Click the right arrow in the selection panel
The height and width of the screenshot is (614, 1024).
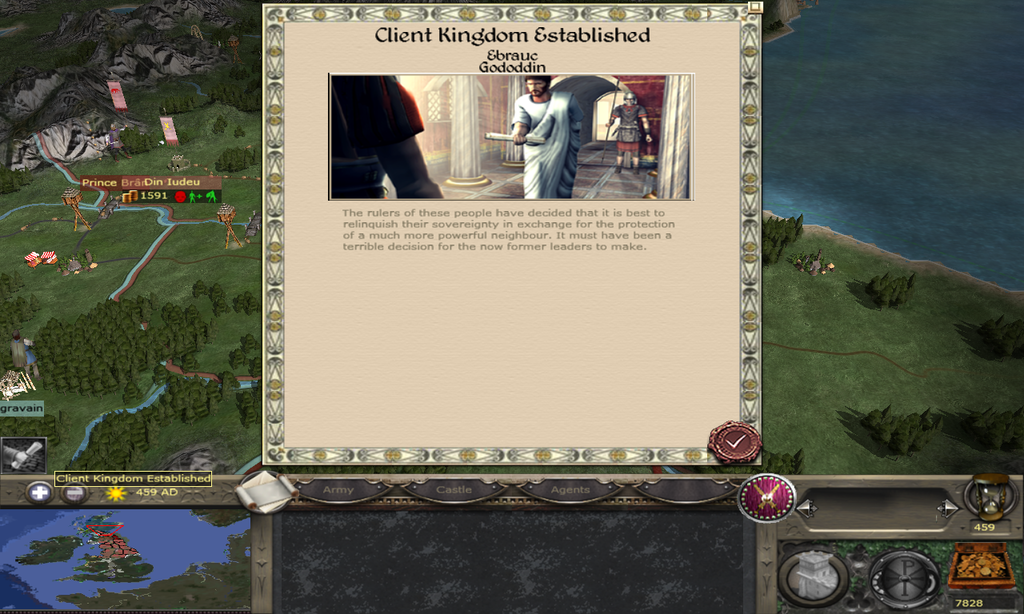click(x=947, y=509)
